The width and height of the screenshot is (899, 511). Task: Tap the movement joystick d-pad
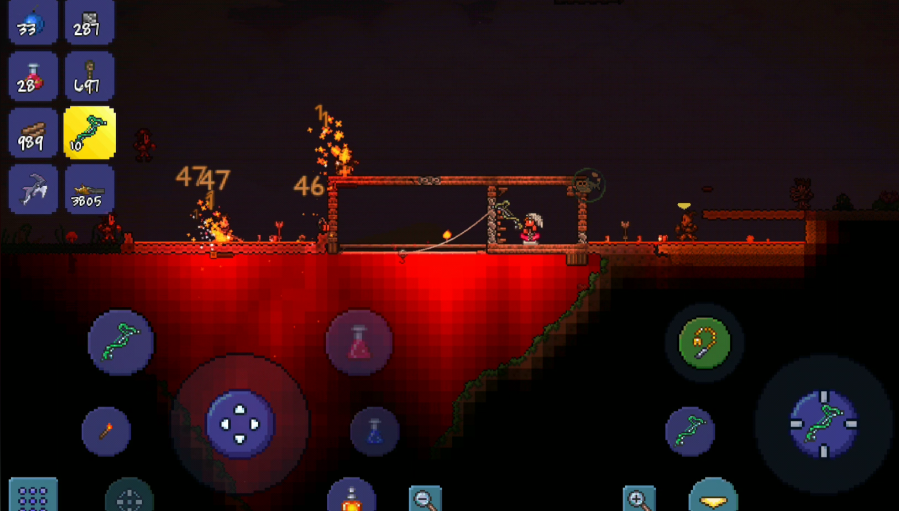pyautogui.click(x=240, y=424)
